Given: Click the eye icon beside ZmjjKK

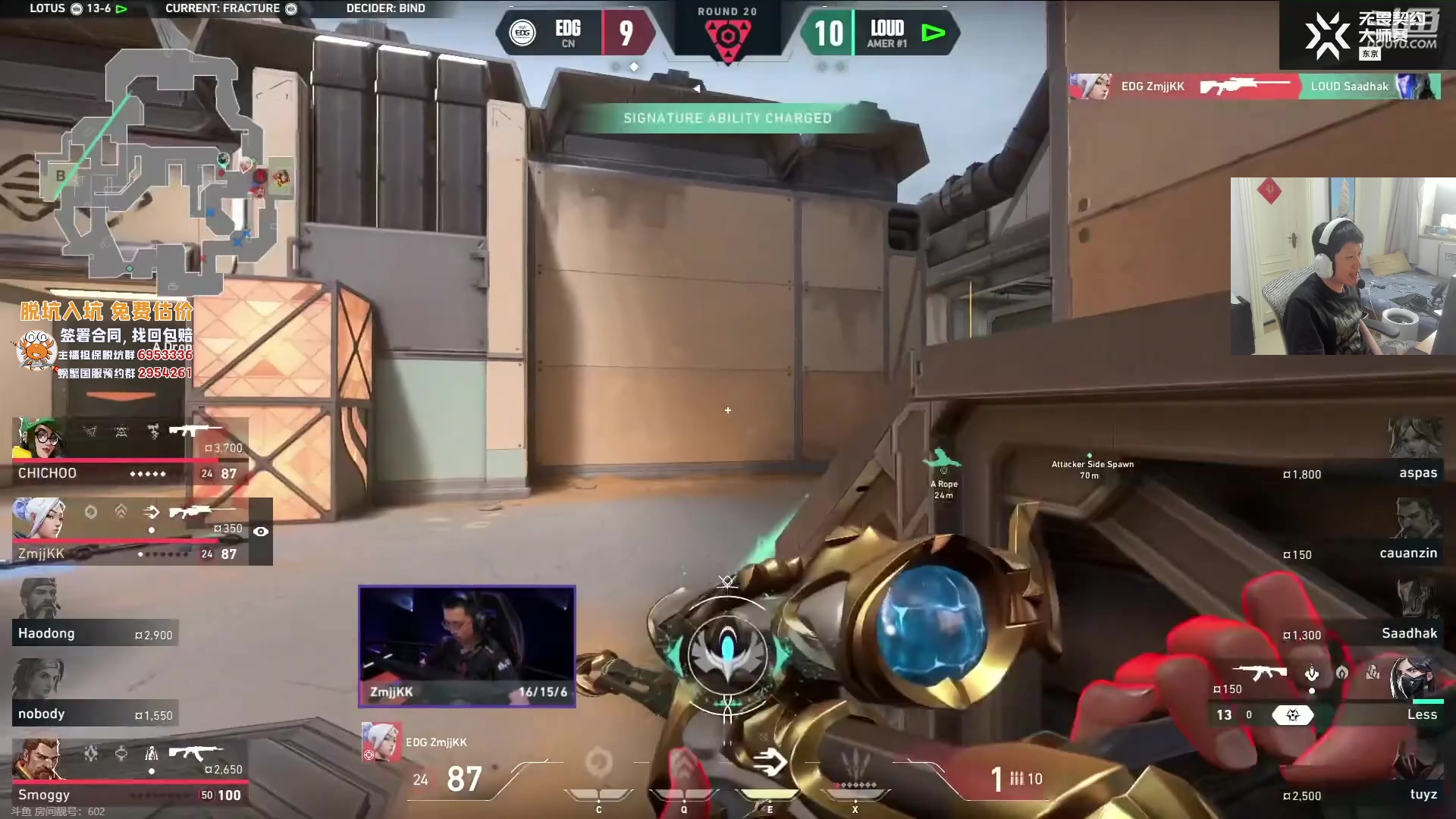Looking at the screenshot, I should (x=261, y=532).
